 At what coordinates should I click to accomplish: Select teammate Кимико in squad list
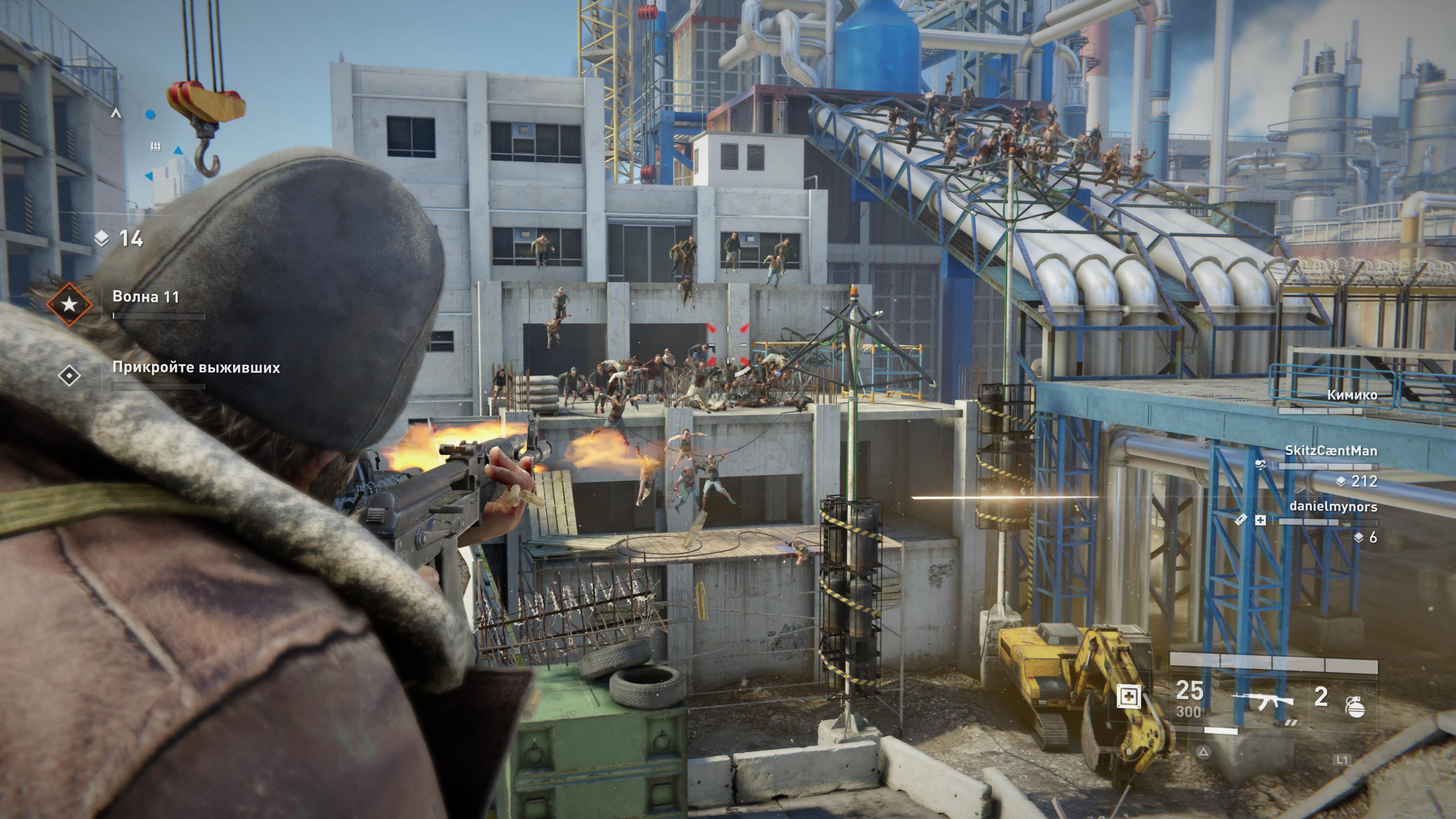pyautogui.click(x=1352, y=395)
